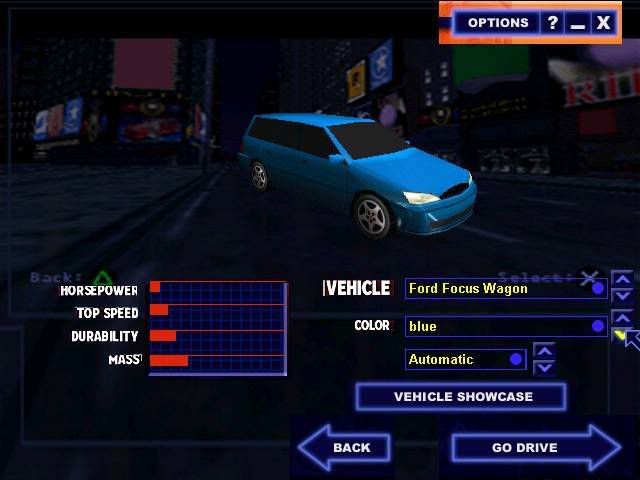
Task: Change transmission with the up arrow
Action: (x=544, y=351)
